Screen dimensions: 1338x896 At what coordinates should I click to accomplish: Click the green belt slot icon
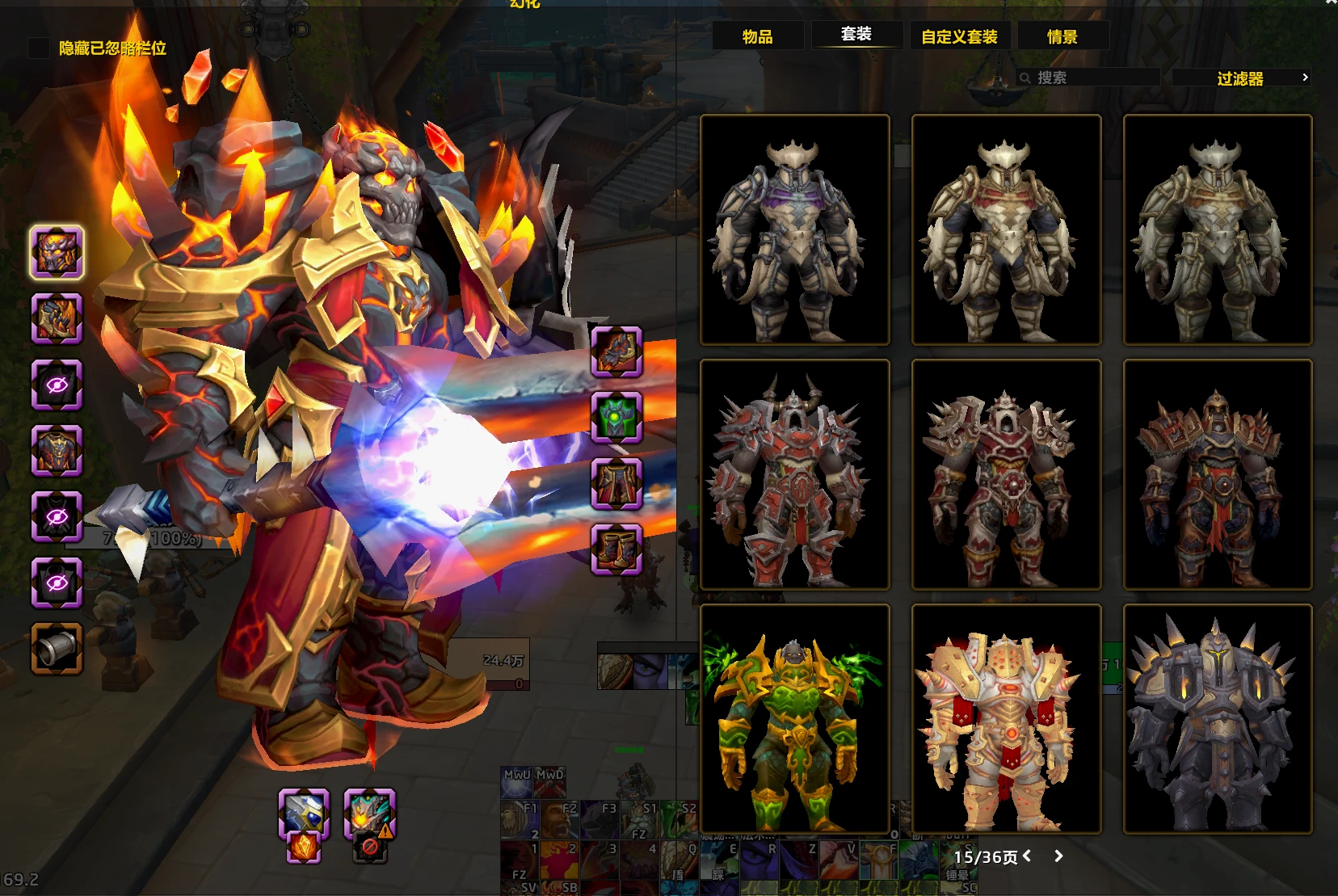[x=616, y=418]
